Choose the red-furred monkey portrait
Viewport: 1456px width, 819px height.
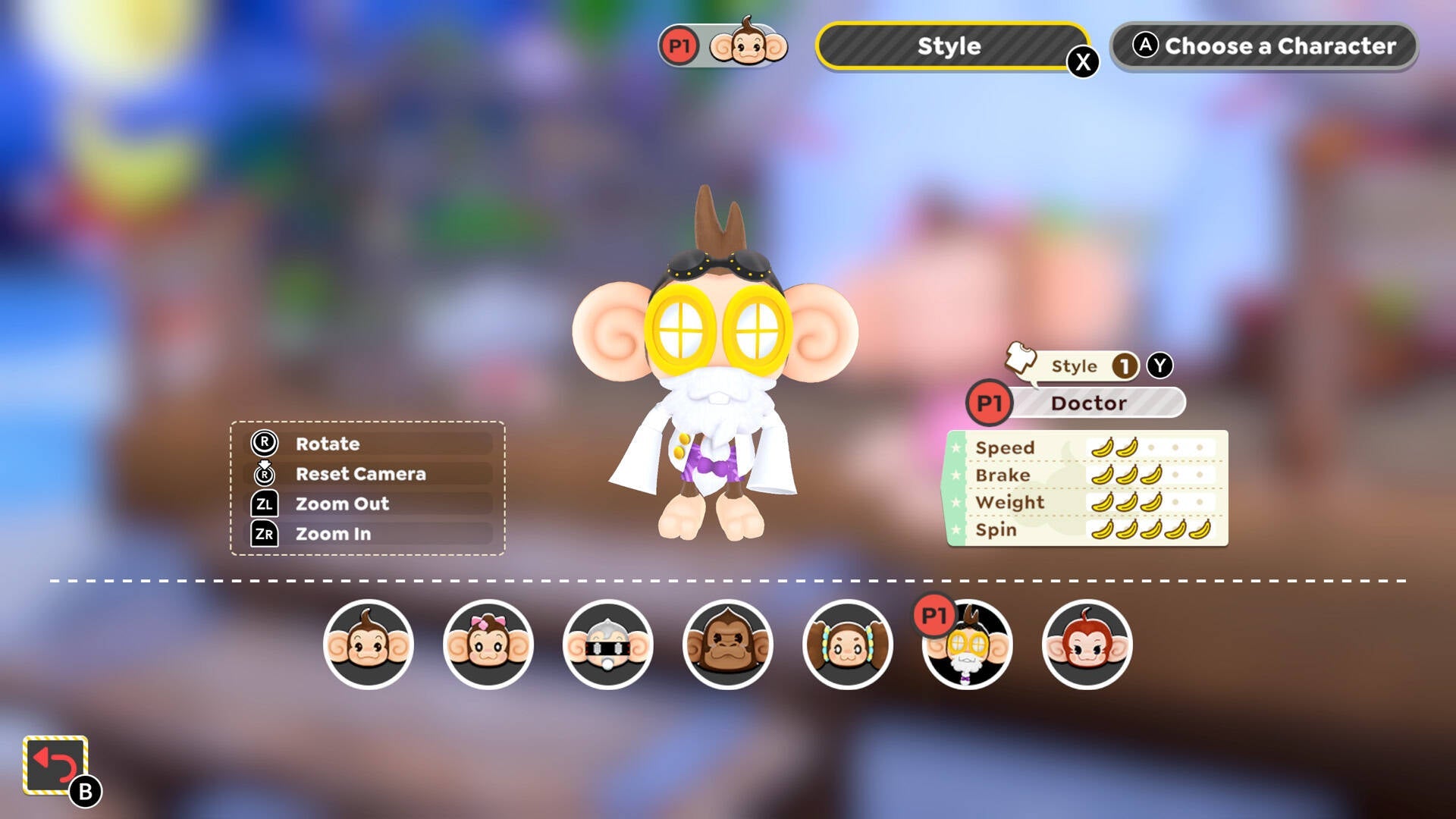(x=1087, y=645)
